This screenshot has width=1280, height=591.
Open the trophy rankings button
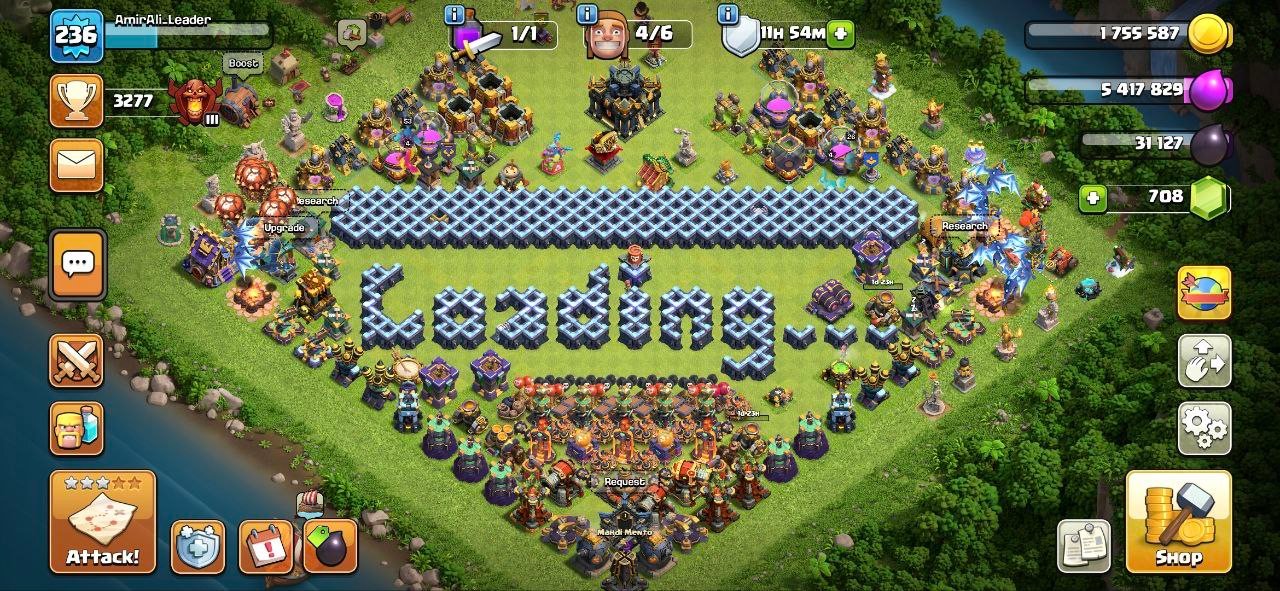pos(76,100)
